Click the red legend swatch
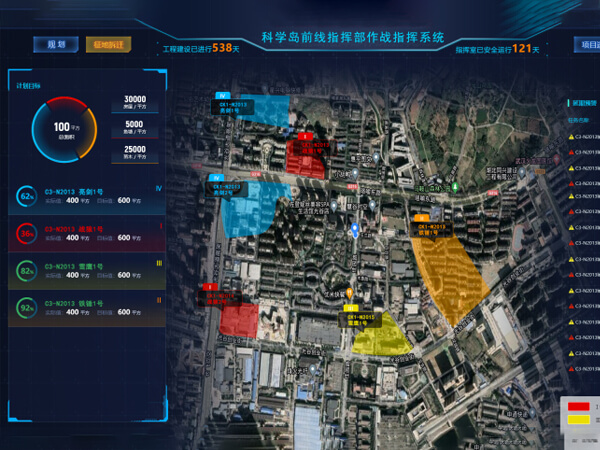Screen dimensions: 600x450 pos(581,406)
